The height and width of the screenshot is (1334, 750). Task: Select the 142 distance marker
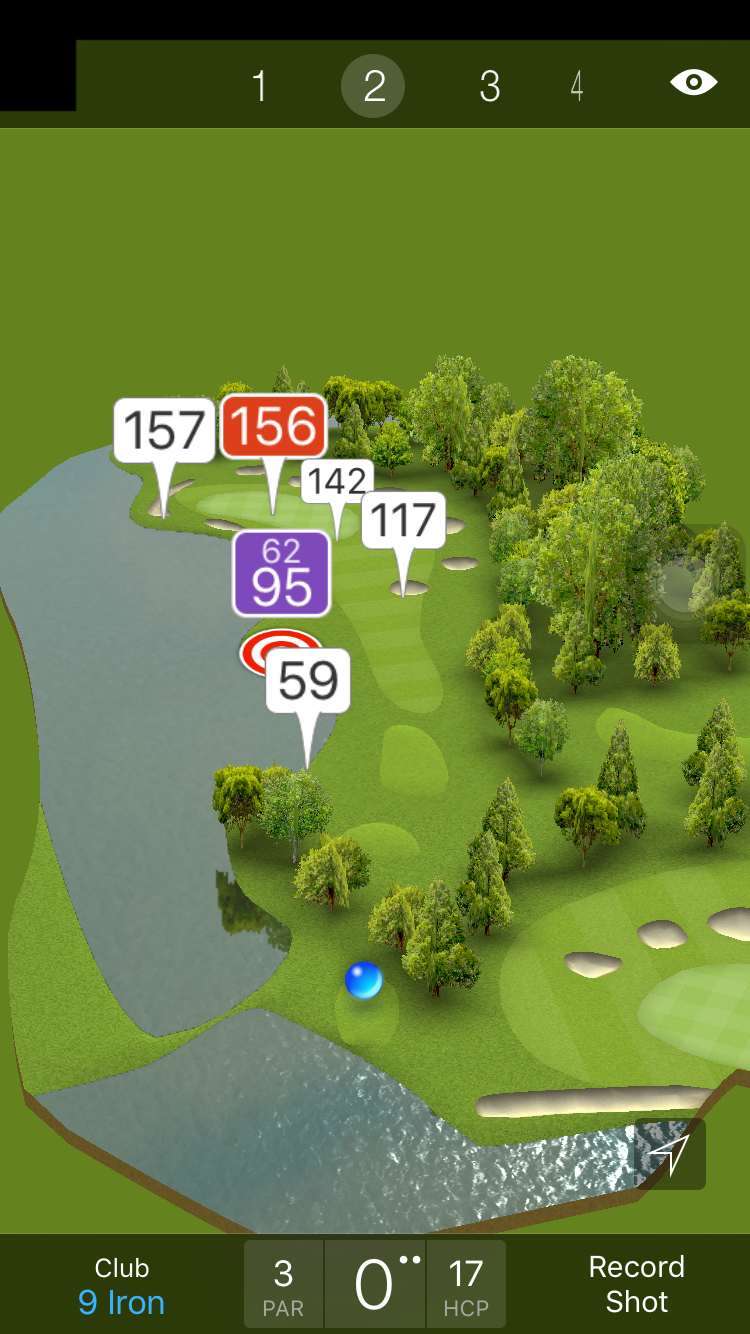tap(337, 481)
